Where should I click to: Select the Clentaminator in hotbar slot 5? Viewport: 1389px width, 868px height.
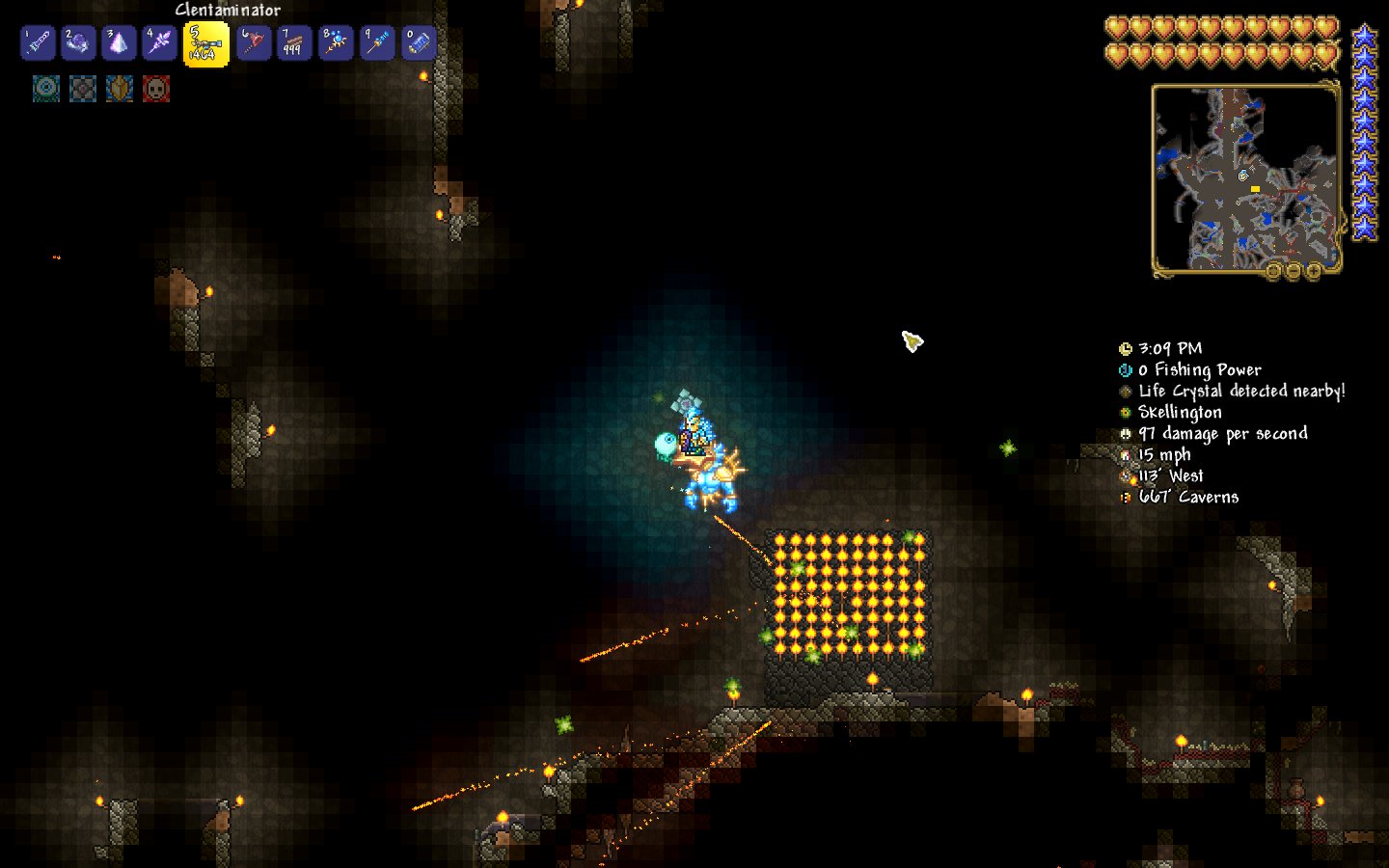[206, 42]
